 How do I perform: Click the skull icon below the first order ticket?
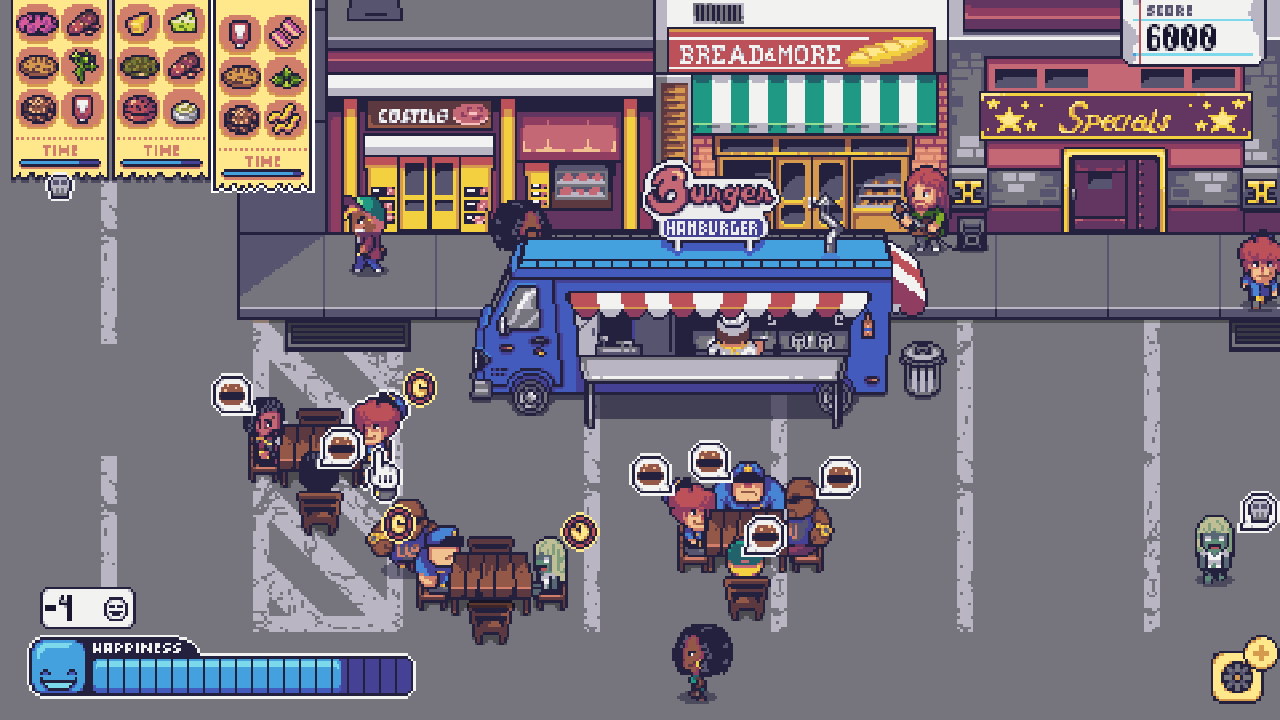coord(58,188)
